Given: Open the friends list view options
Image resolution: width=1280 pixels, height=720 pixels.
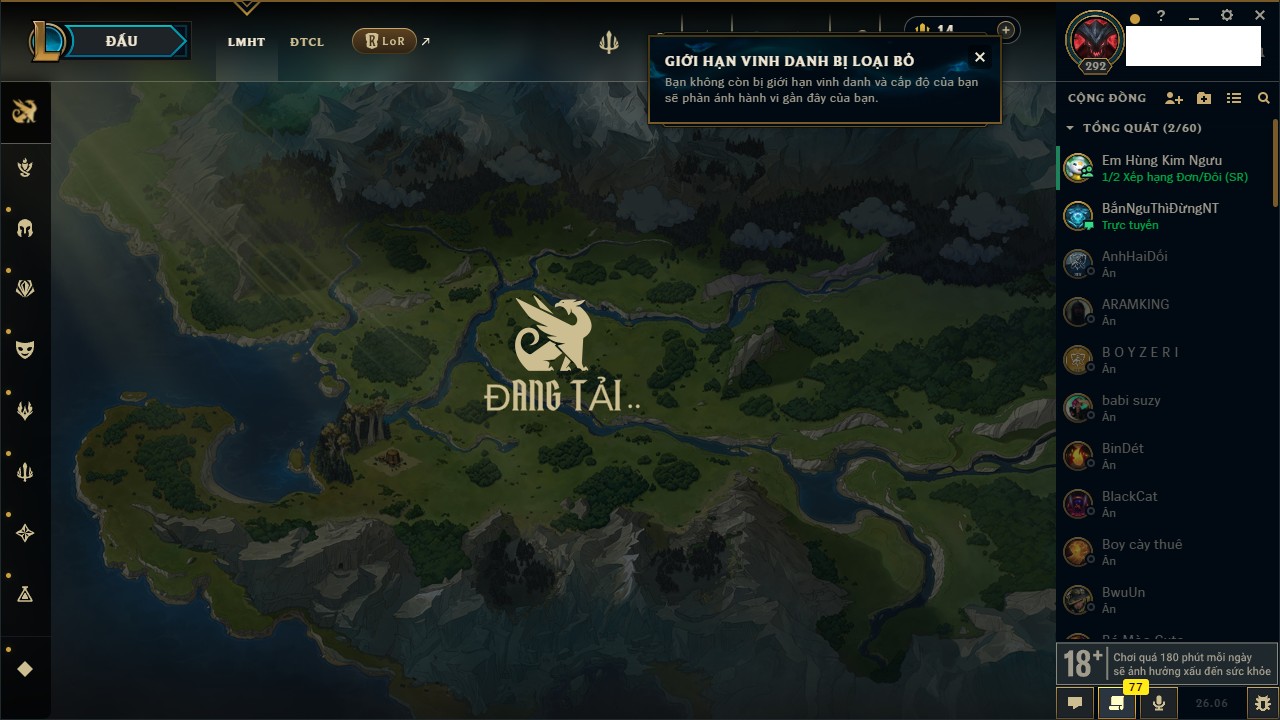Looking at the screenshot, I should (x=1234, y=98).
